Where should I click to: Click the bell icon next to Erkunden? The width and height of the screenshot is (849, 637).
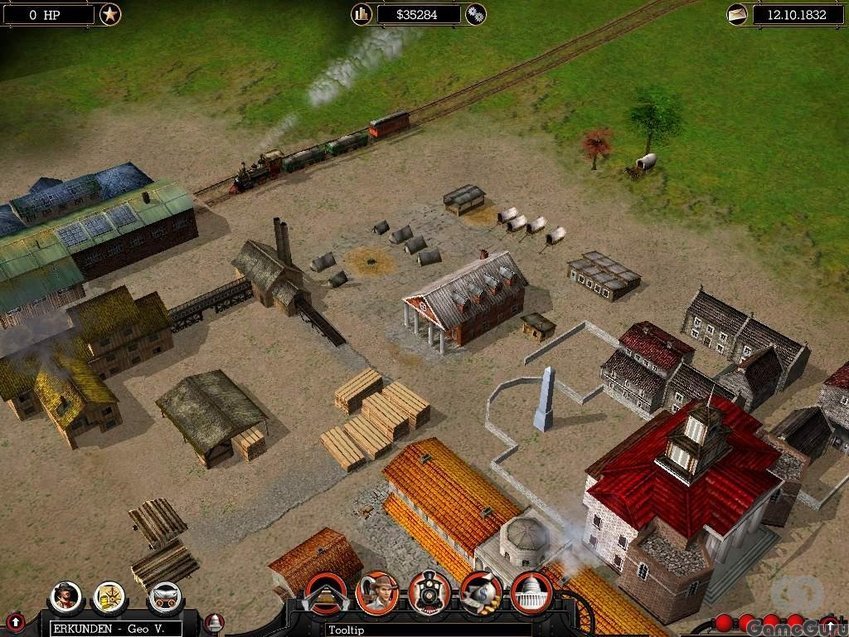[x=214, y=623]
